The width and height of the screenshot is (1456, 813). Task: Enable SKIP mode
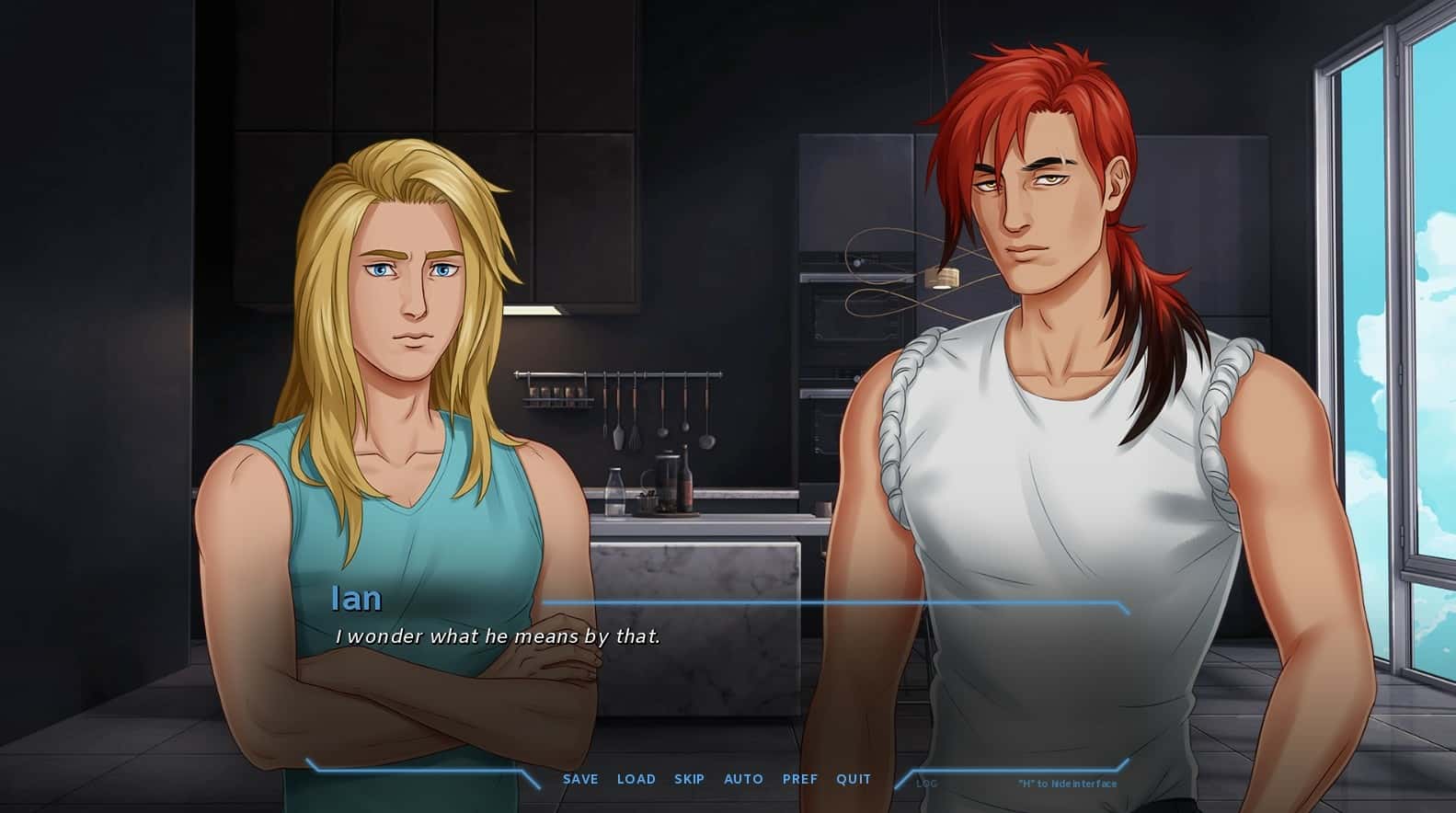click(x=689, y=779)
